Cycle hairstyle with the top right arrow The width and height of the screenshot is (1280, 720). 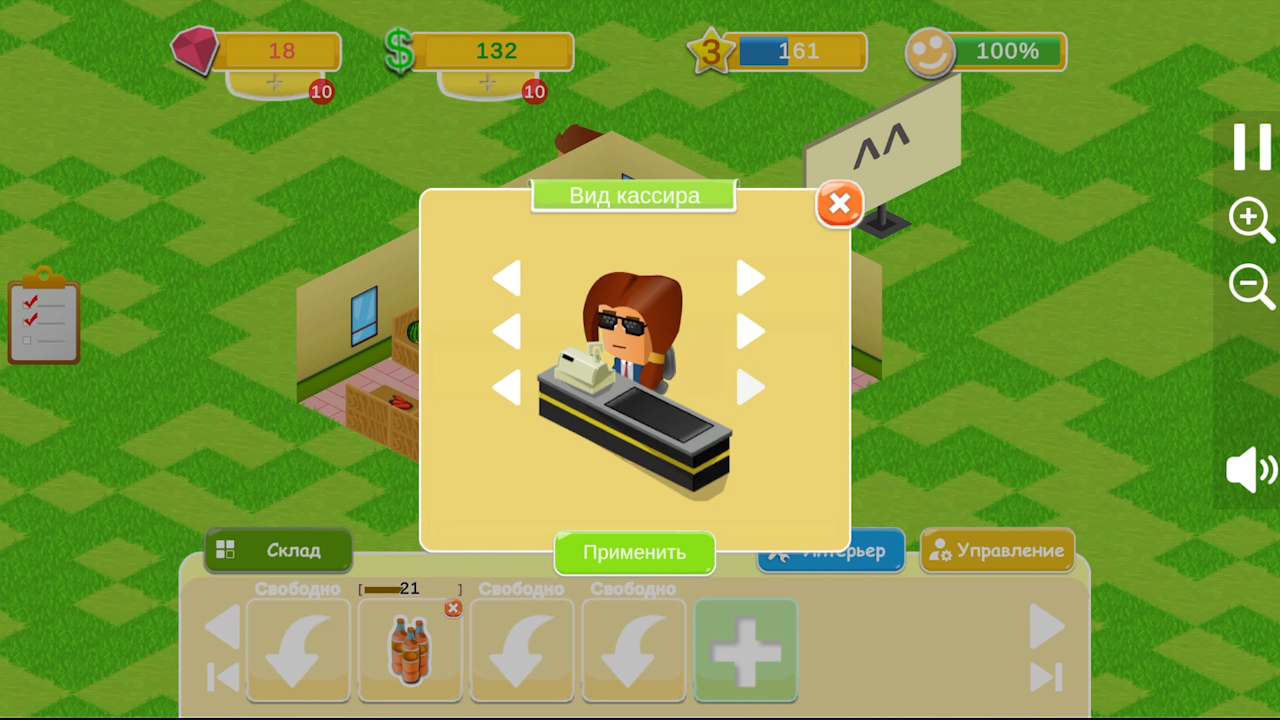(x=751, y=279)
